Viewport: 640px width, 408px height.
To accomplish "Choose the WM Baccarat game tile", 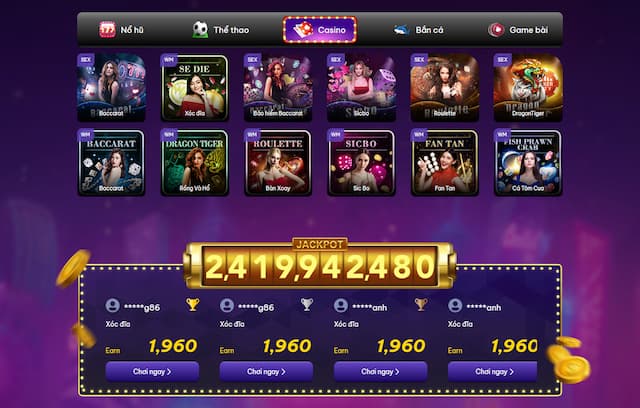I will (x=111, y=162).
